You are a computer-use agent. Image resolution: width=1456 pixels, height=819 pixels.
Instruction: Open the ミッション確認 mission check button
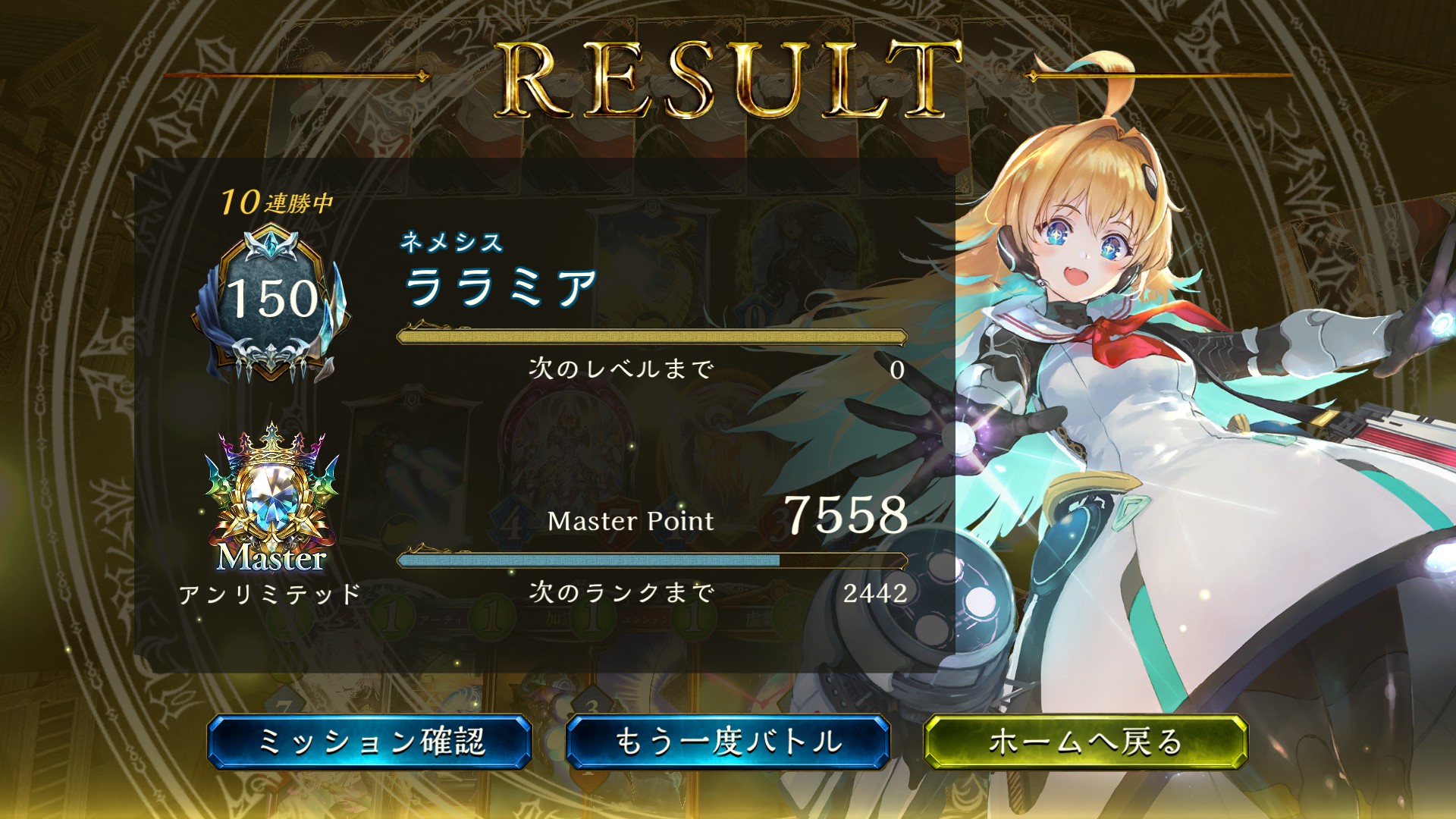pos(370,742)
